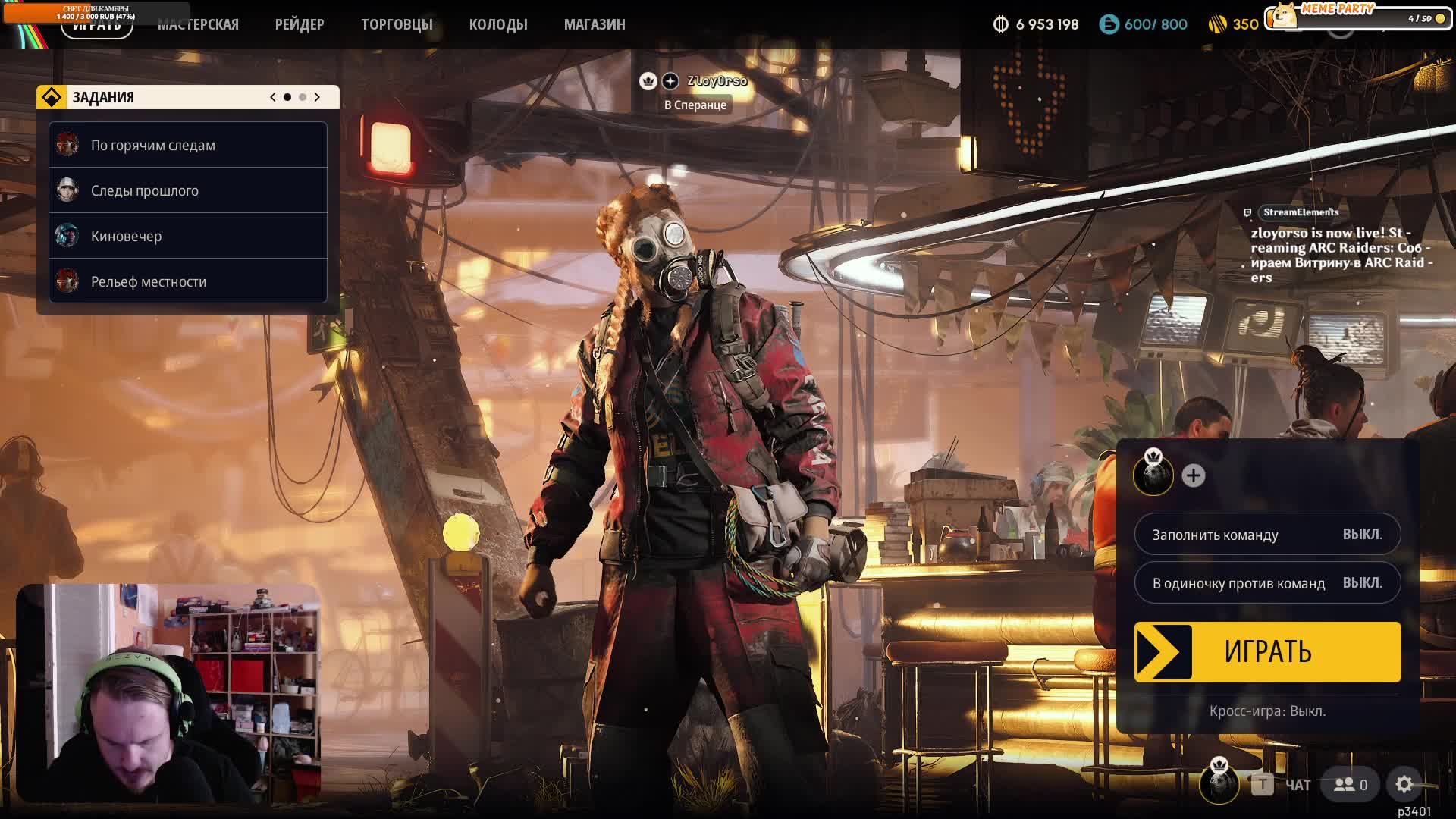Select the Рельеф местности quest
Viewport: 1456px width, 819px height.
[x=188, y=281]
